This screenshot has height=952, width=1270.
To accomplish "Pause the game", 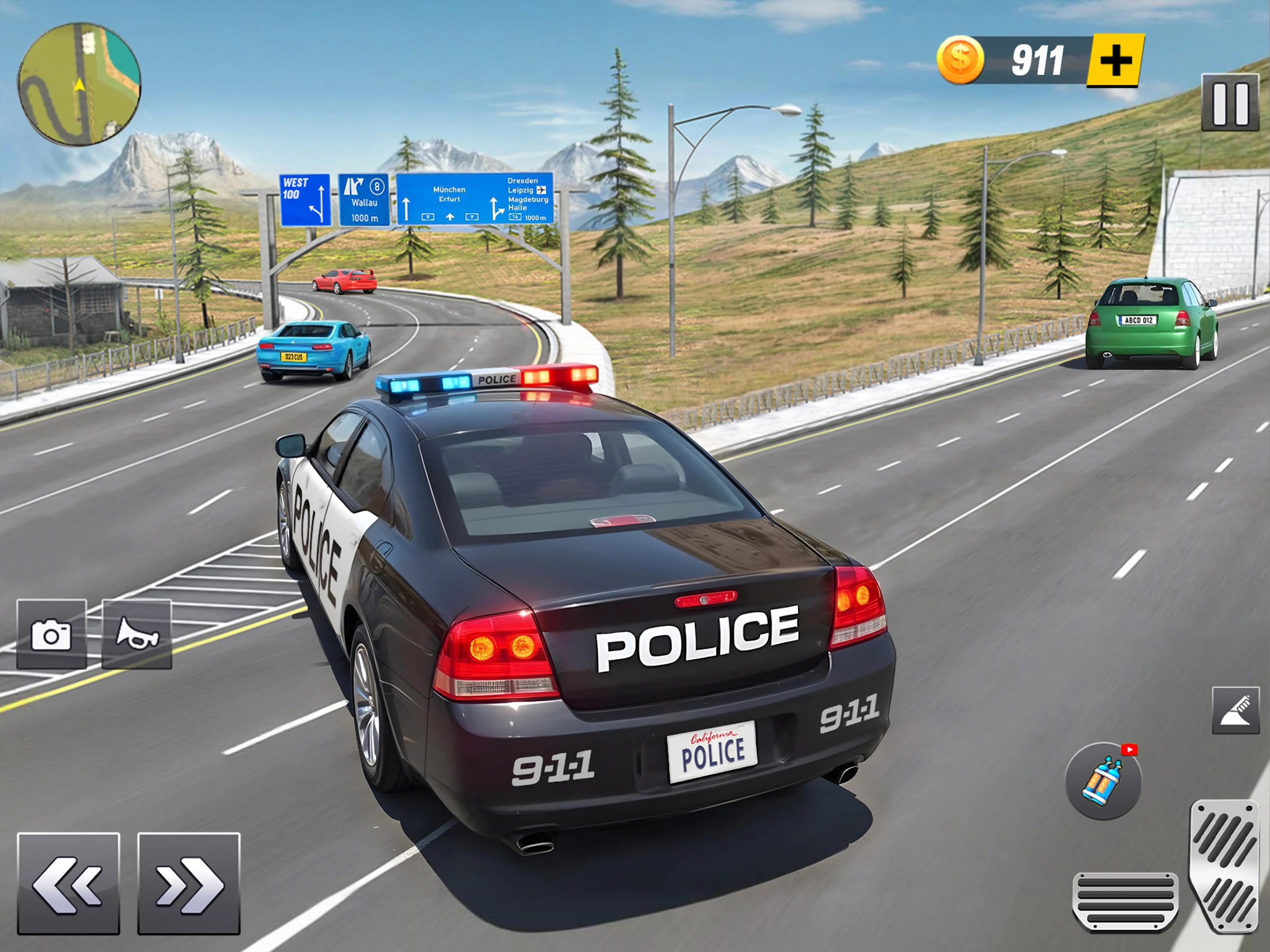I will (x=1230, y=103).
